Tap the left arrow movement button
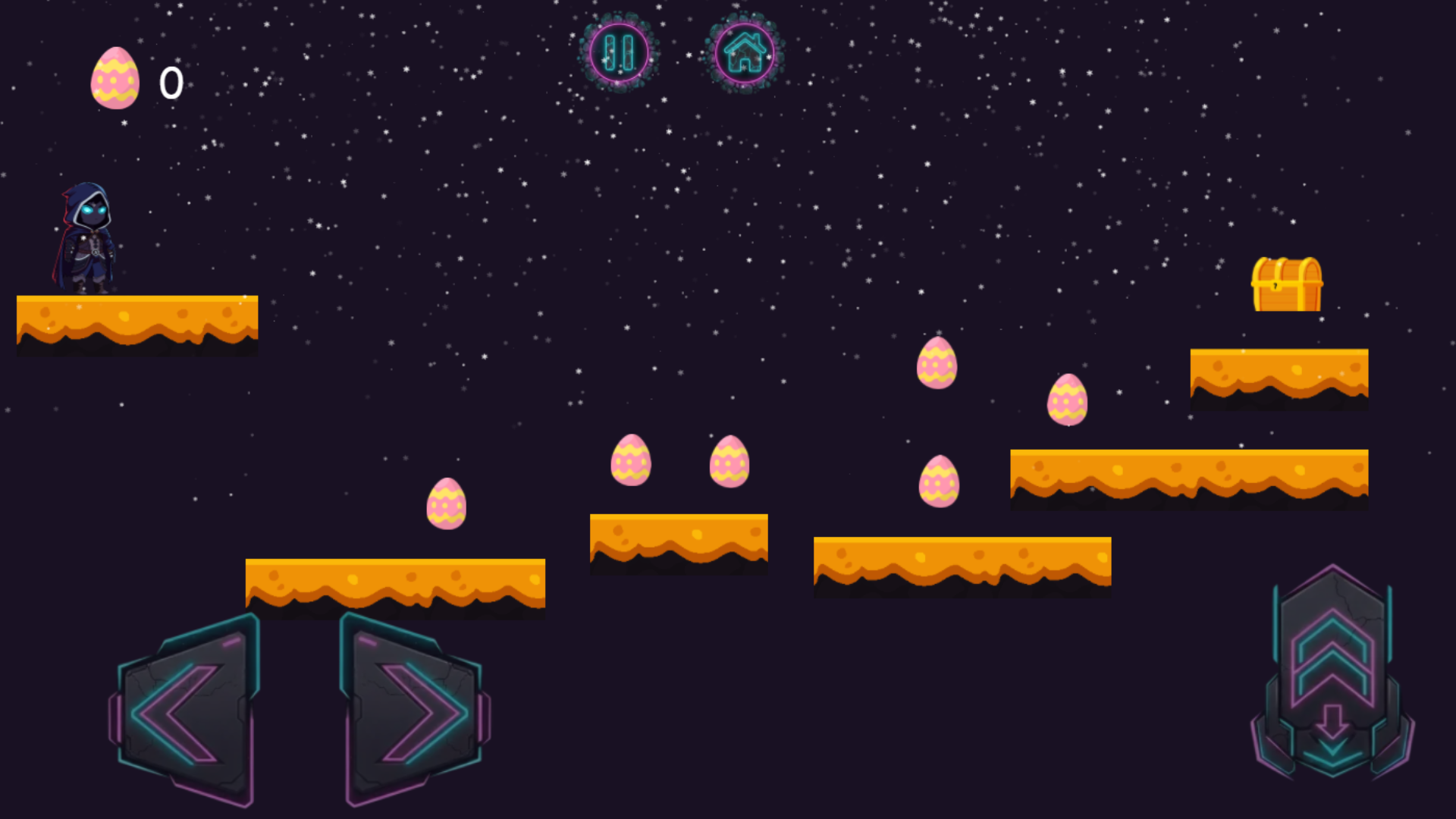The width and height of the screenshot is (1456, 819). click(x=186, y=711)
